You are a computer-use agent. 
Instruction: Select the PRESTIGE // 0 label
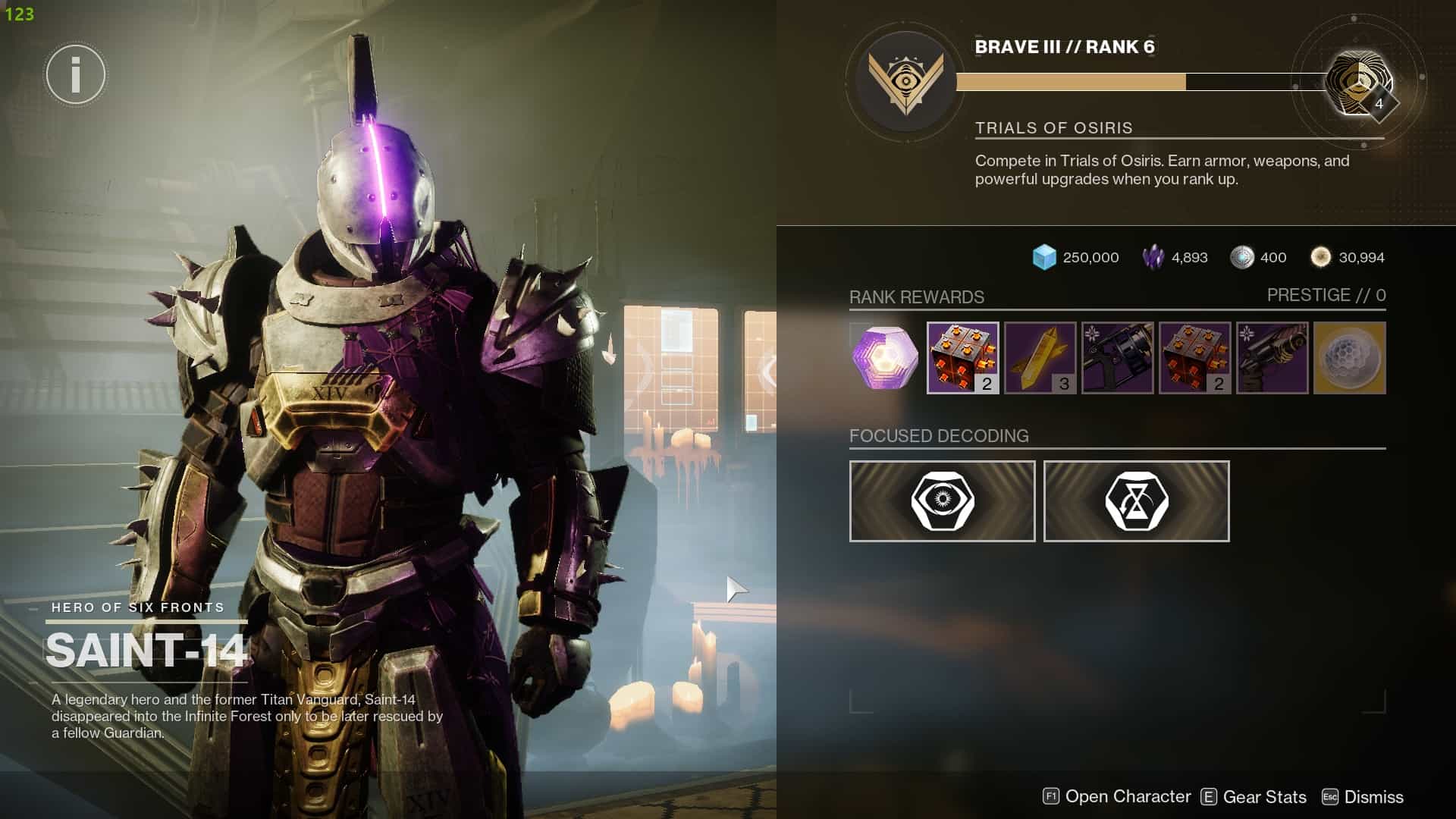click(1326, 295)
